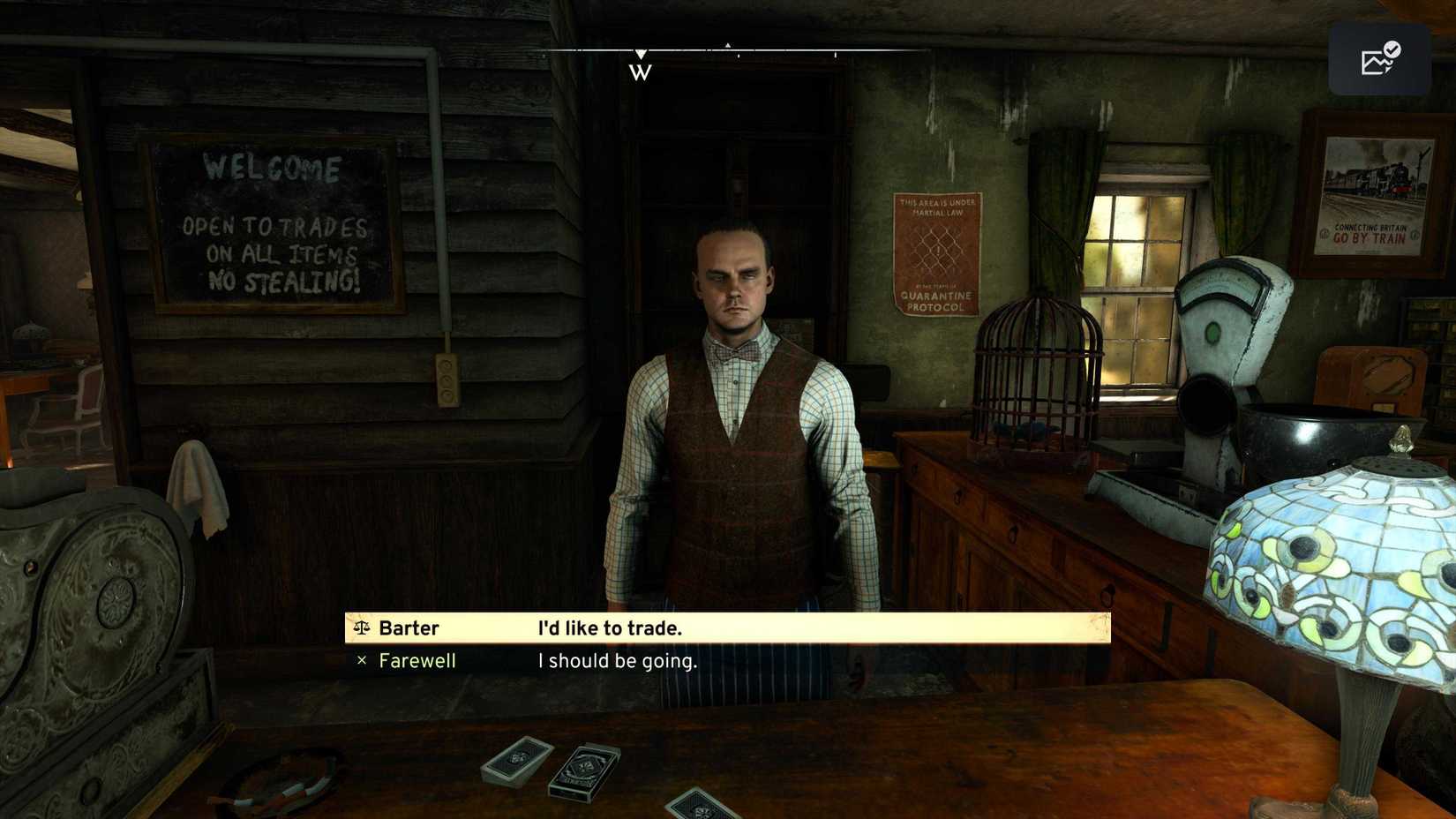Open the screenshot-saved overlay icon
Screen dimensions: 1456x819
[1379, 59]
